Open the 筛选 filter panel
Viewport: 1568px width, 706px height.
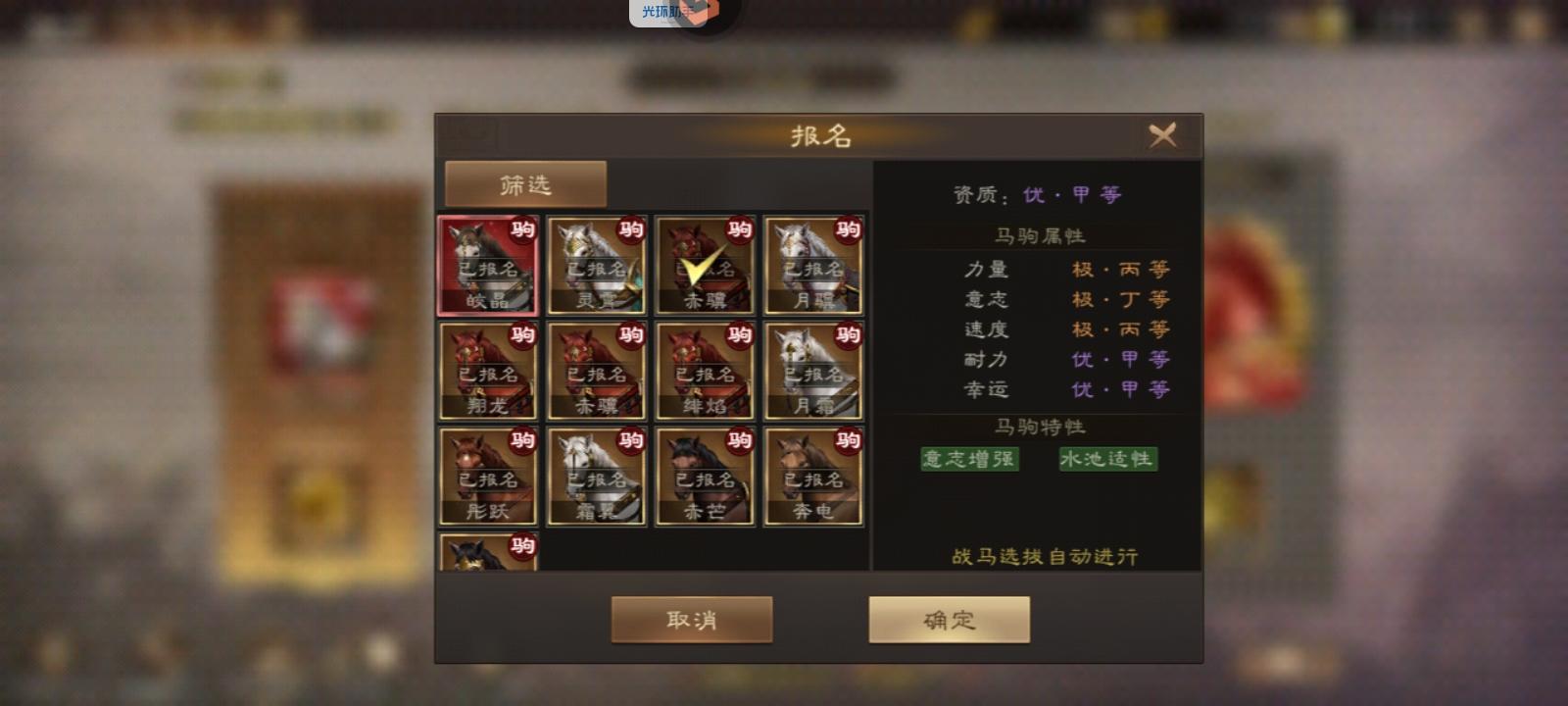526,182
